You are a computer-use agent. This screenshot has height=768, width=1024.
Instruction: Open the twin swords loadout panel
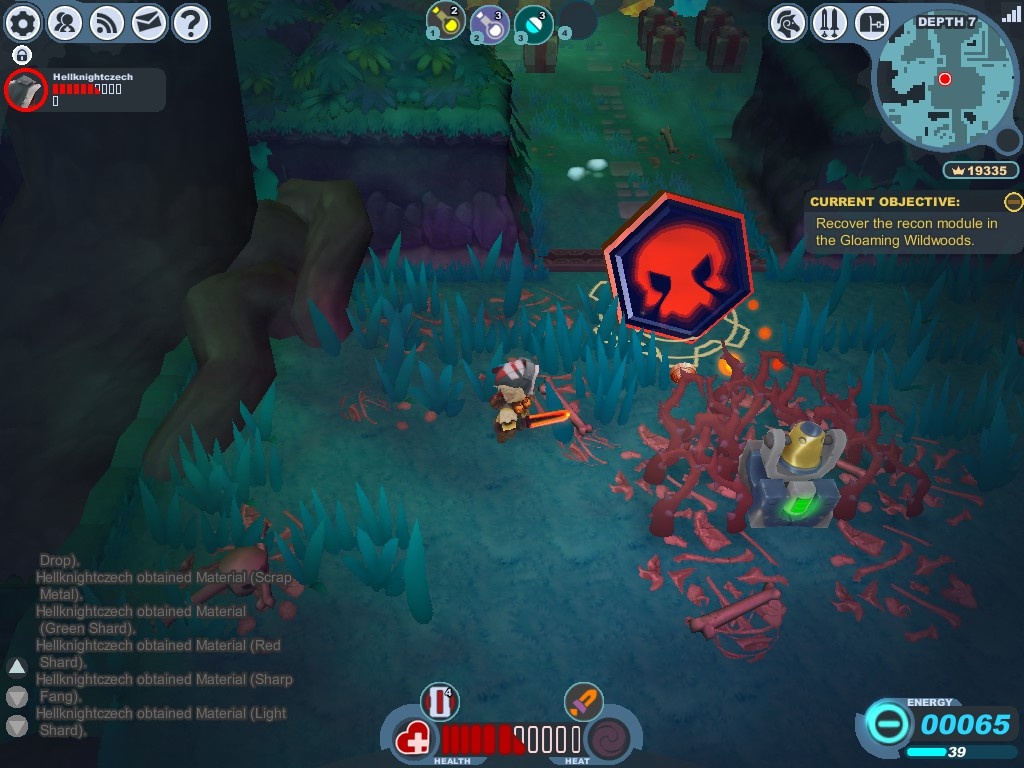point(831,22)
